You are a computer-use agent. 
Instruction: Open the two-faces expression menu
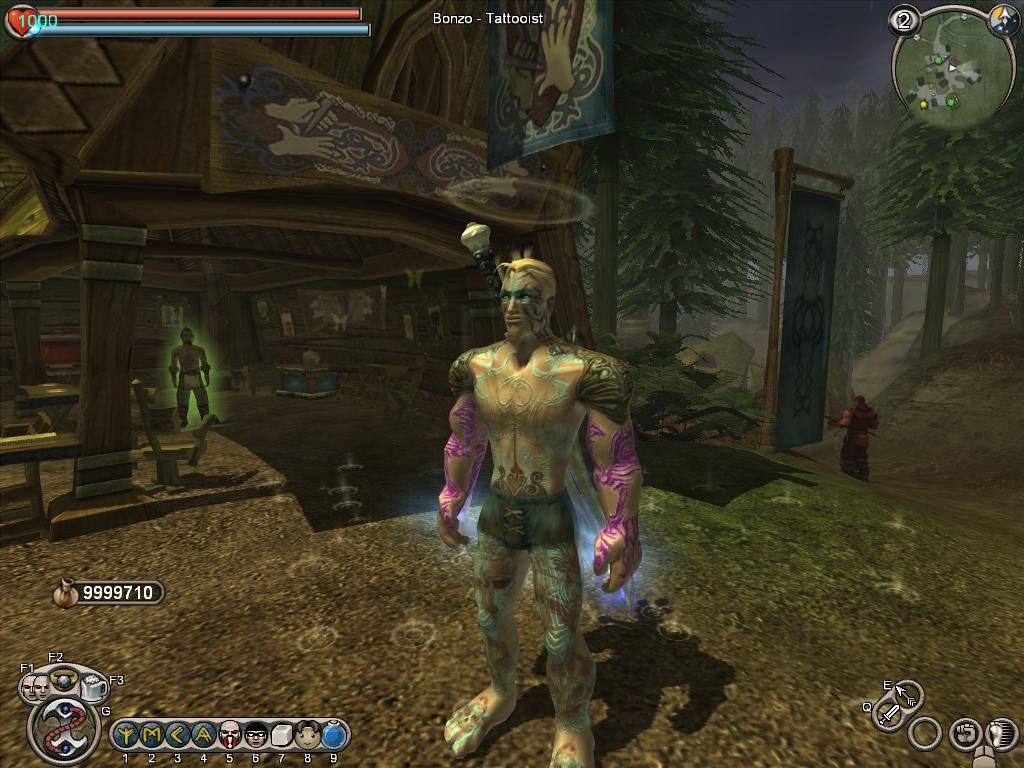pos(35,688)
